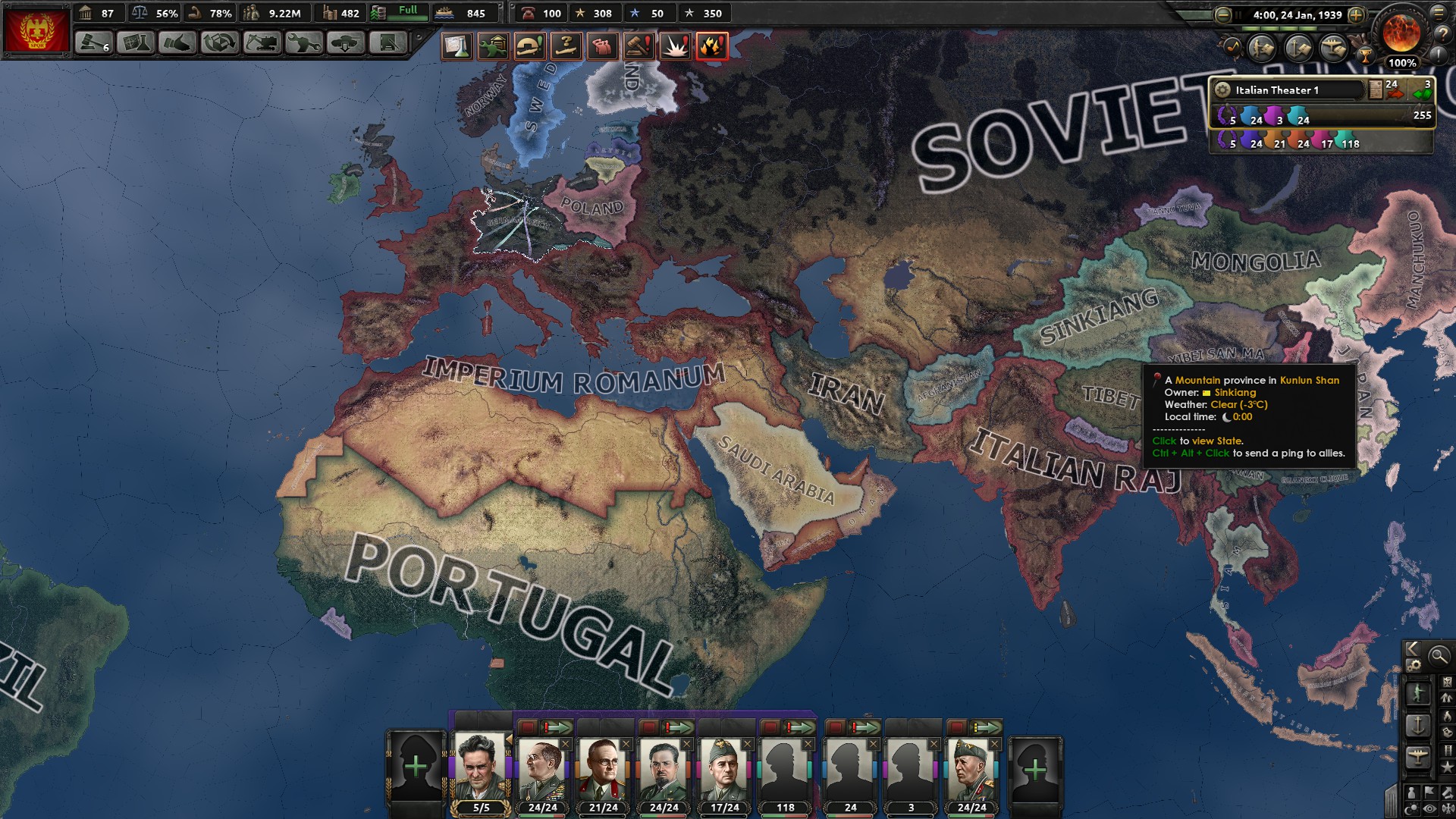1456x819 pixels.
Task: Open the country flag overview
Action: 36,30
